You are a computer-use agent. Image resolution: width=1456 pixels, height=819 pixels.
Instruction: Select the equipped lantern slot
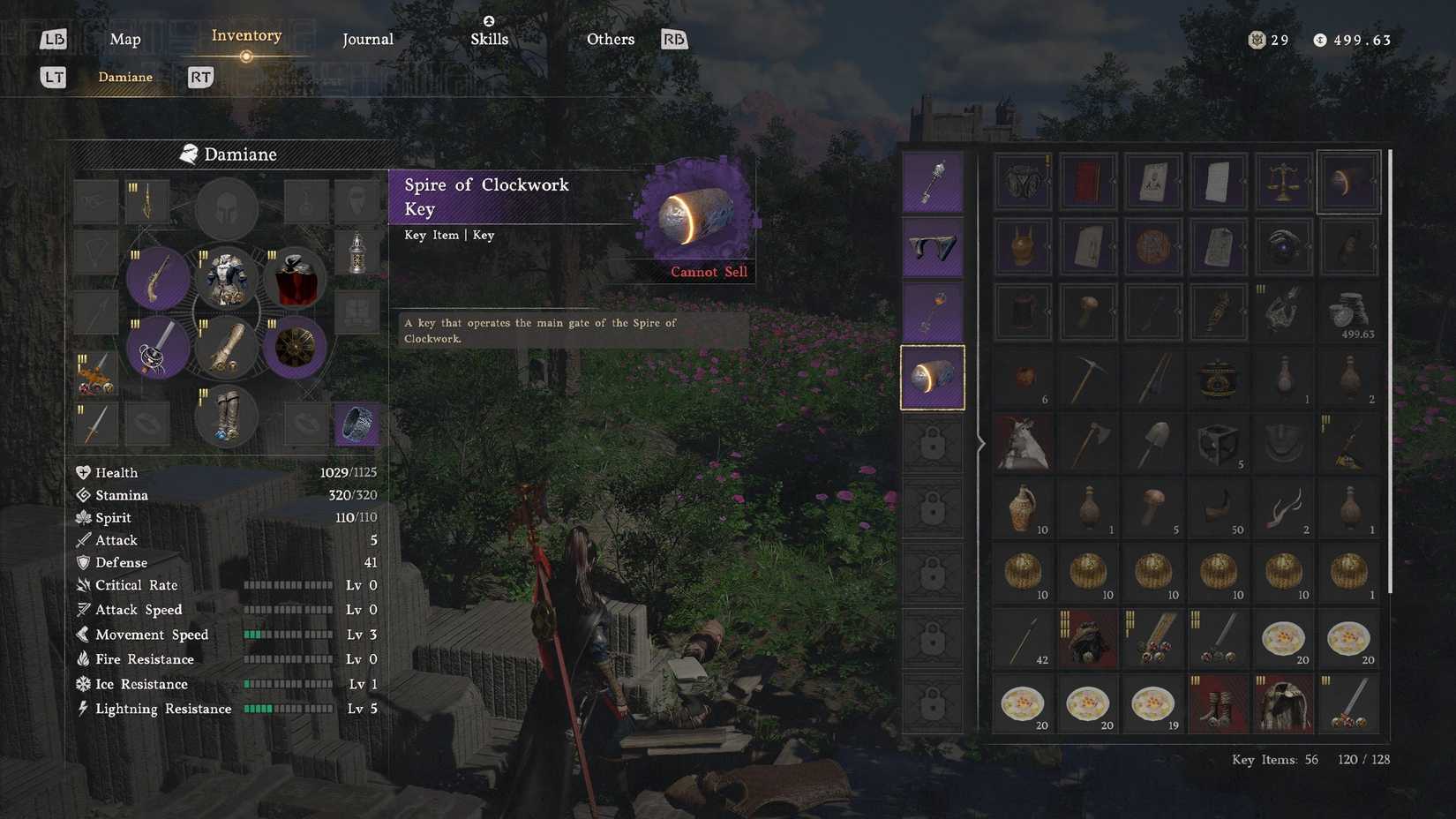click(356, 253)
